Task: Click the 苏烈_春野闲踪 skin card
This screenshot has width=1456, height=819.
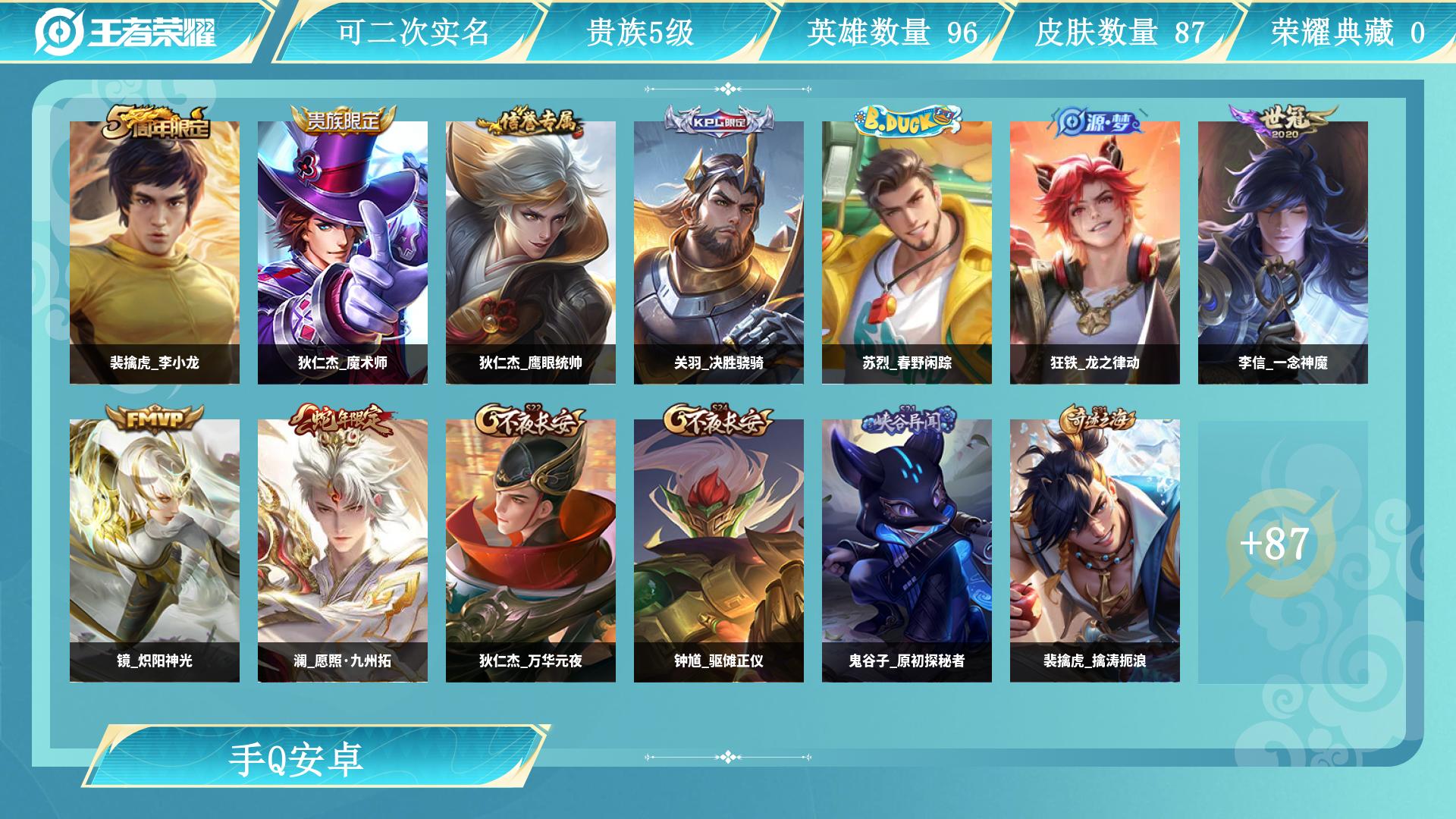Action: 907,253
